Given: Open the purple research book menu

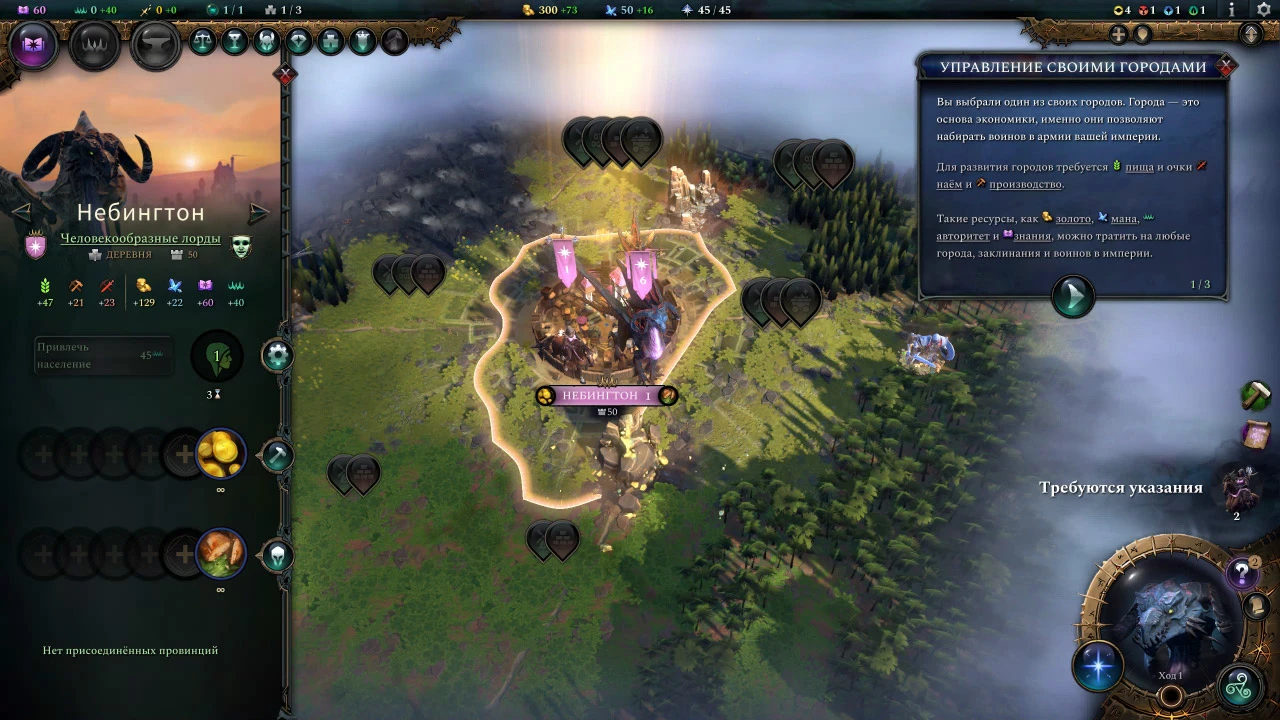Looking at the screenshot, I should [x=35, y=46].
